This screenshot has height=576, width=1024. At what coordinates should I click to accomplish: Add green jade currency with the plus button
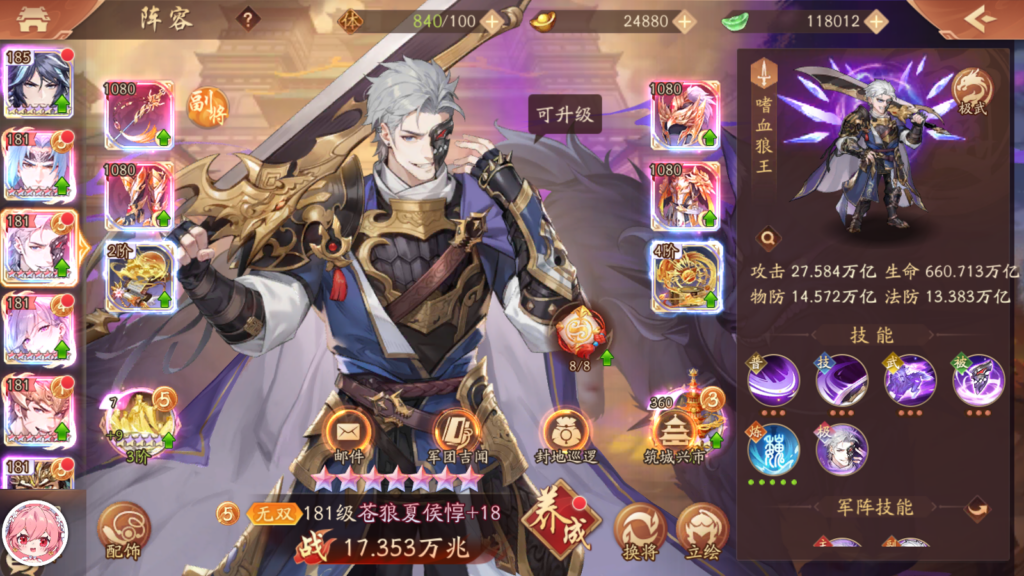point(876,21)
